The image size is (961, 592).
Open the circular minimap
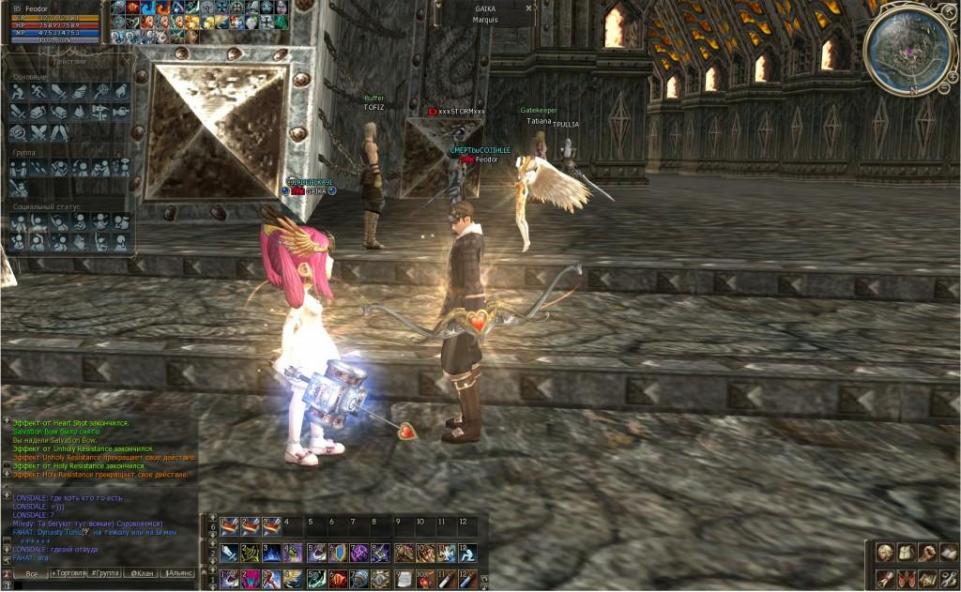[911, 48]
